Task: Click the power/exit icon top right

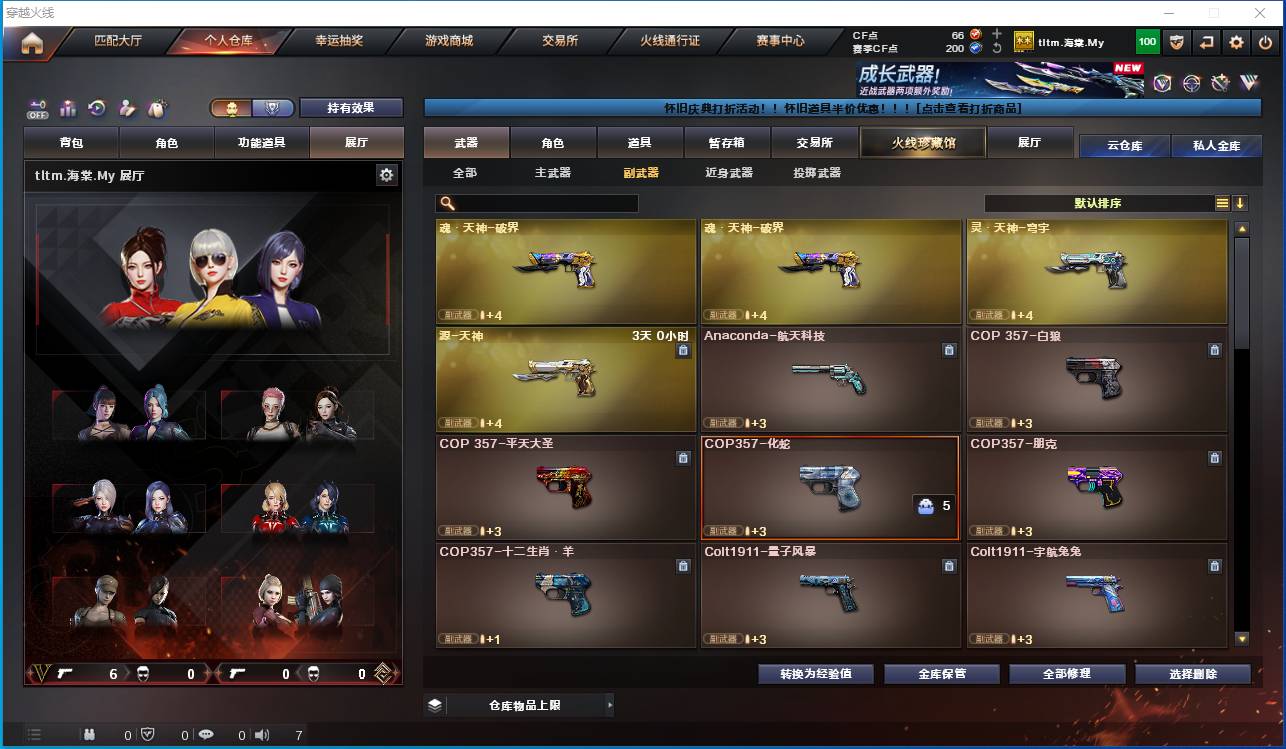Action: (x=1265, y=42)
